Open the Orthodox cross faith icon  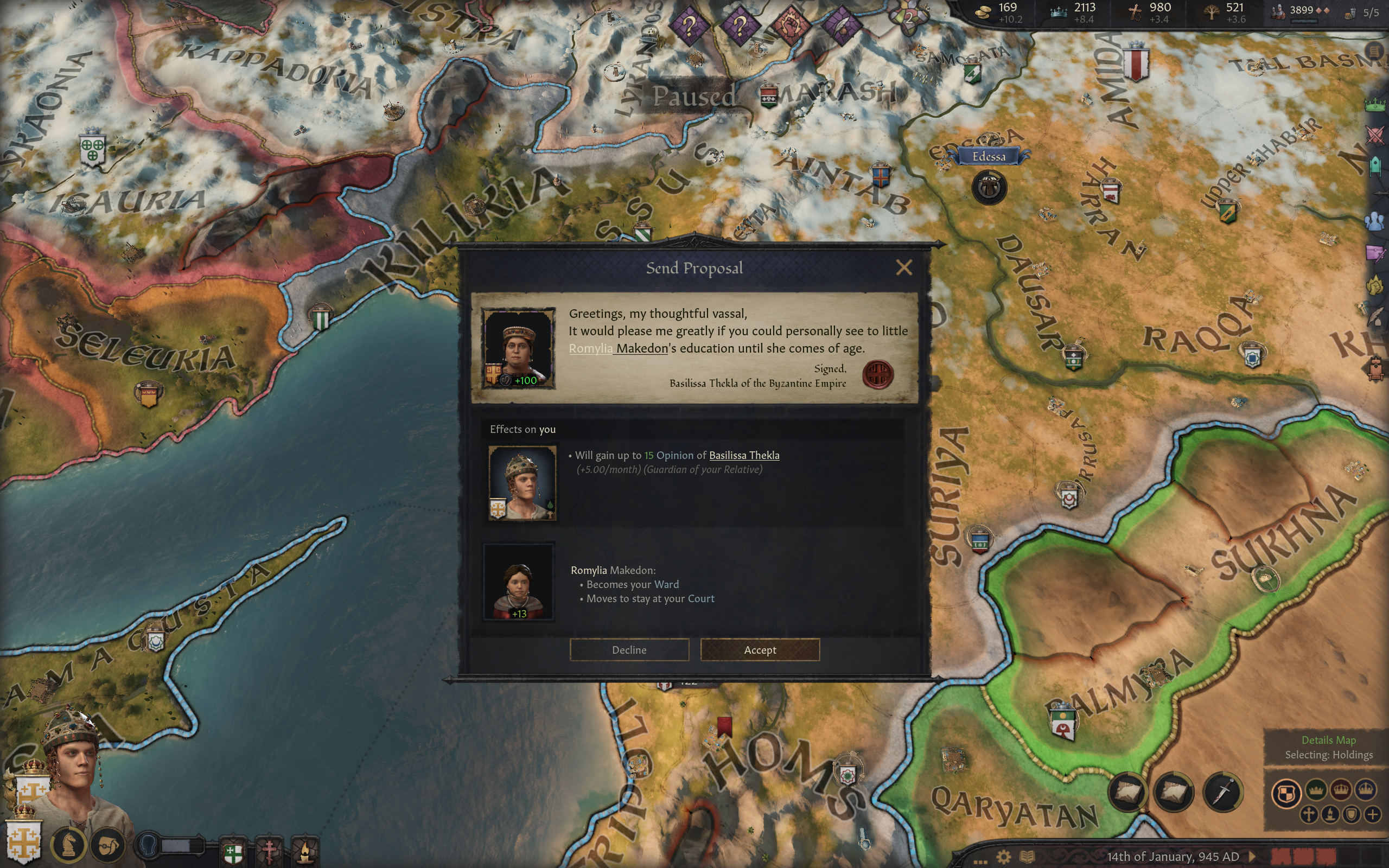coord(269,850)
